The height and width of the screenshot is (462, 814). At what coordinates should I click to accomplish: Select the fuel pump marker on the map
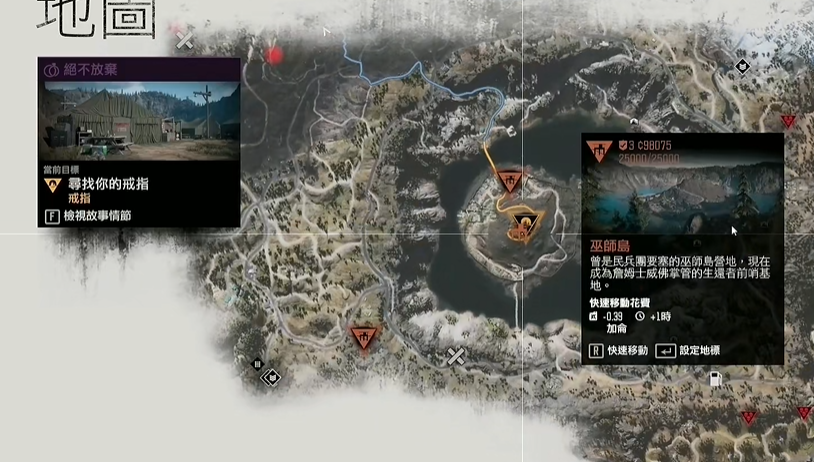click(x=716, y=380)
